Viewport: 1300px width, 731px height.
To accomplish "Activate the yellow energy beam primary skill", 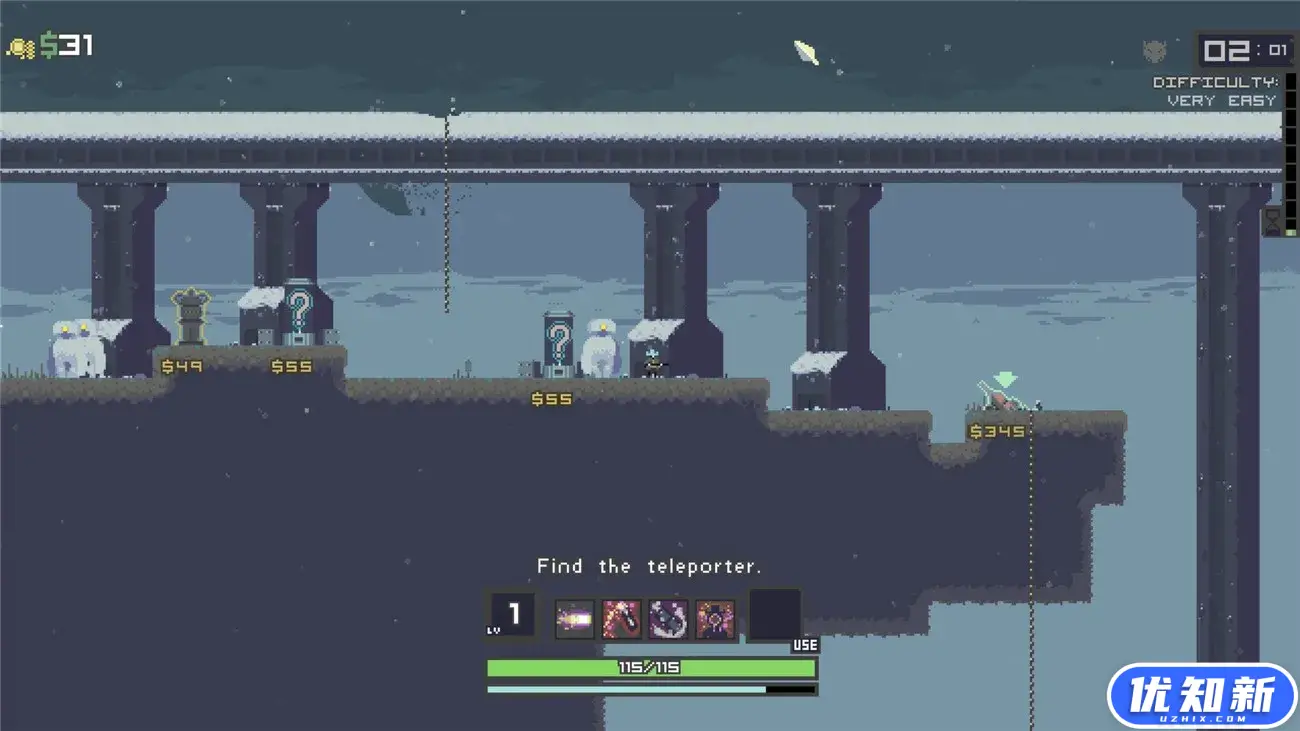I will pos(575,620).
